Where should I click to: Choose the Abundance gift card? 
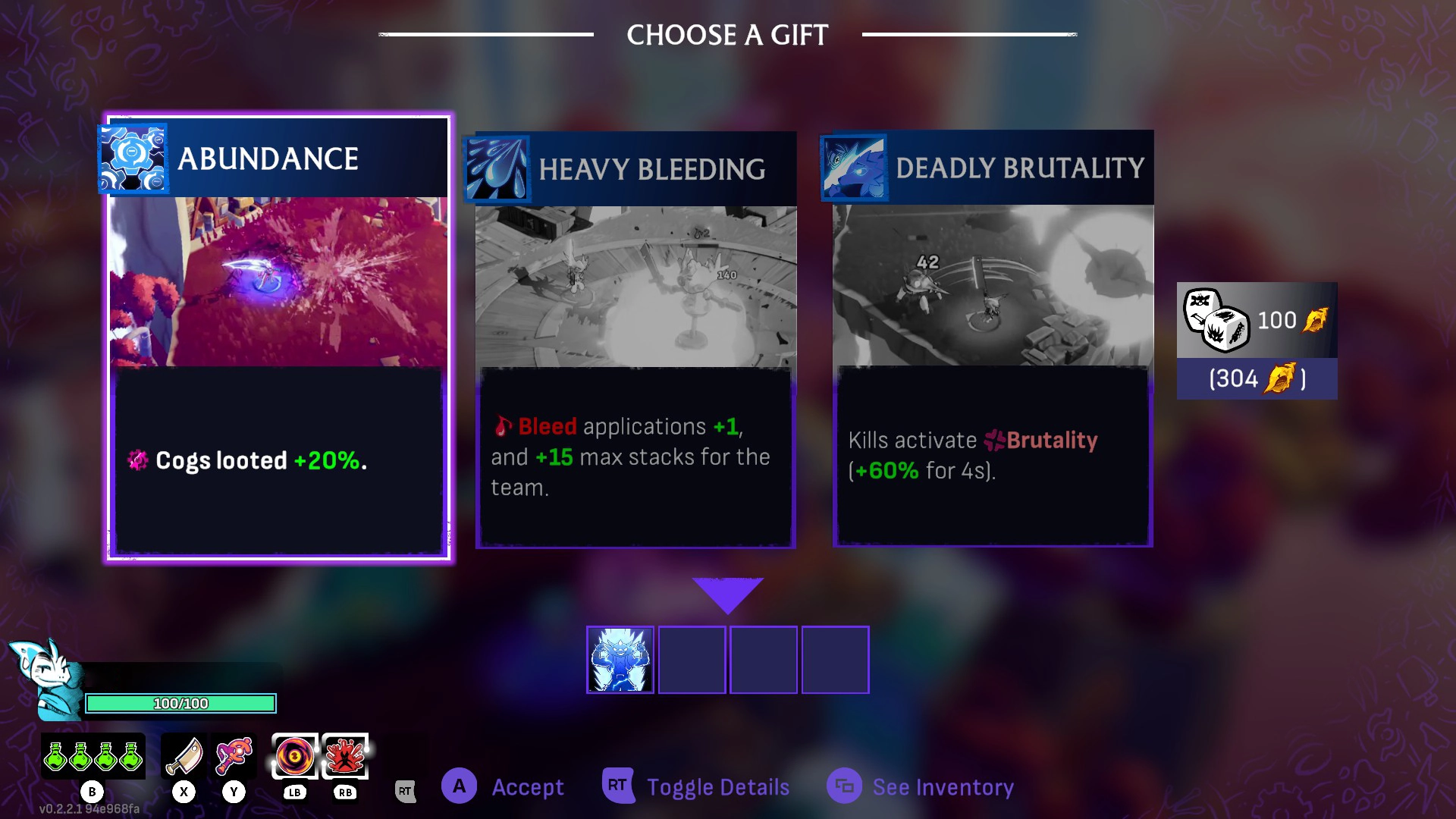(x=278, y=337)
